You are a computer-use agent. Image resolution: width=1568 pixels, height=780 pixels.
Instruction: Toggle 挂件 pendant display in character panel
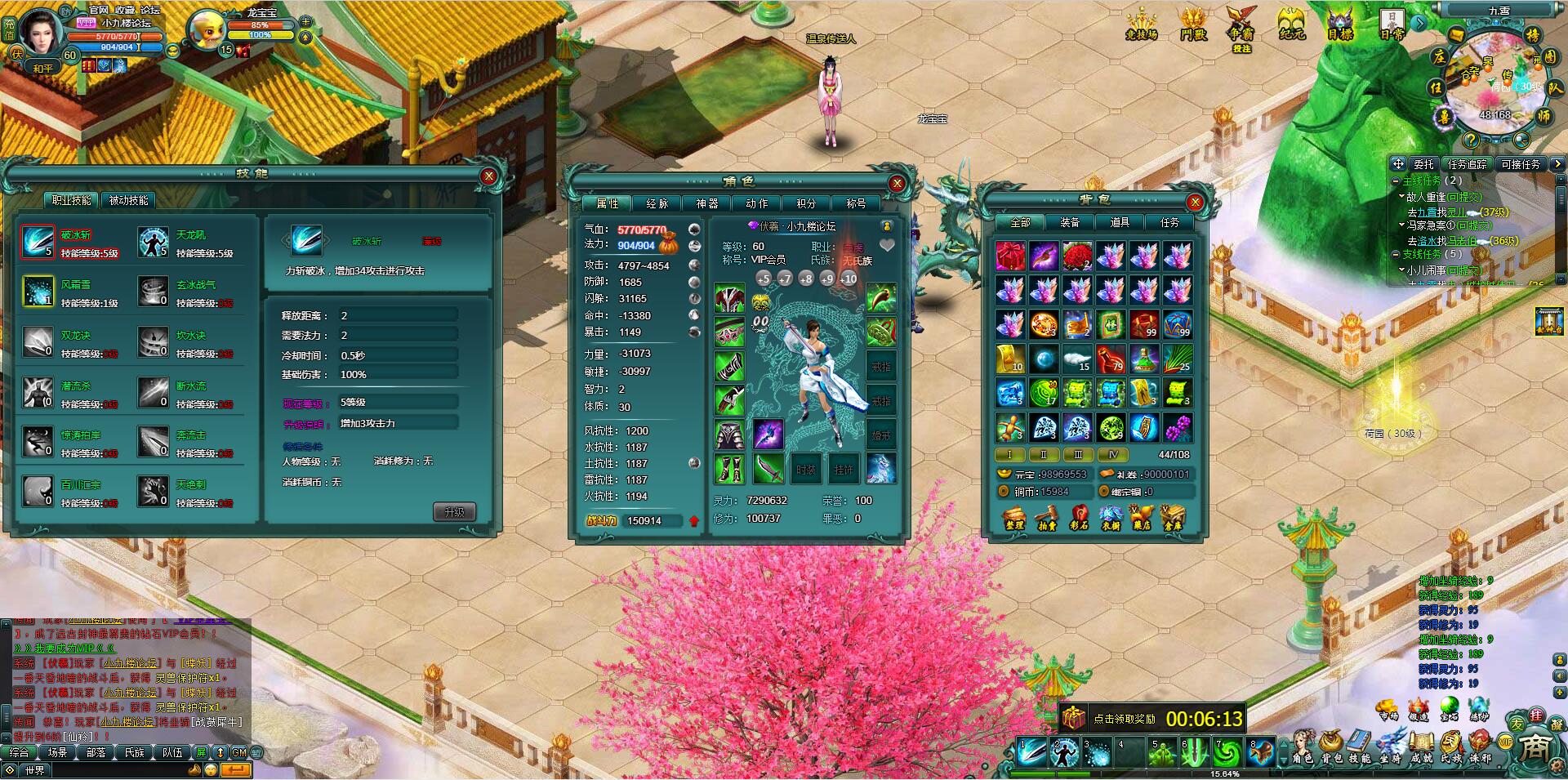point(844,468)
